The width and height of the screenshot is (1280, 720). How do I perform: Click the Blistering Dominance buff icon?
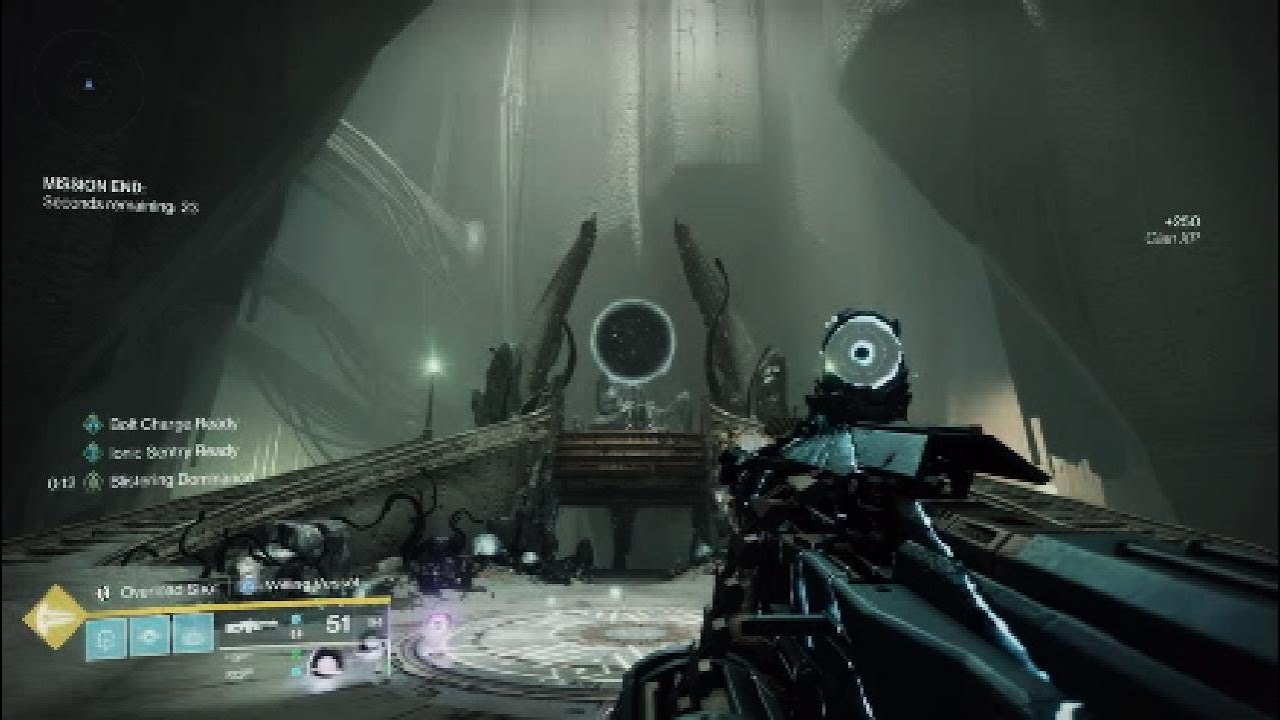pos(93,481)
